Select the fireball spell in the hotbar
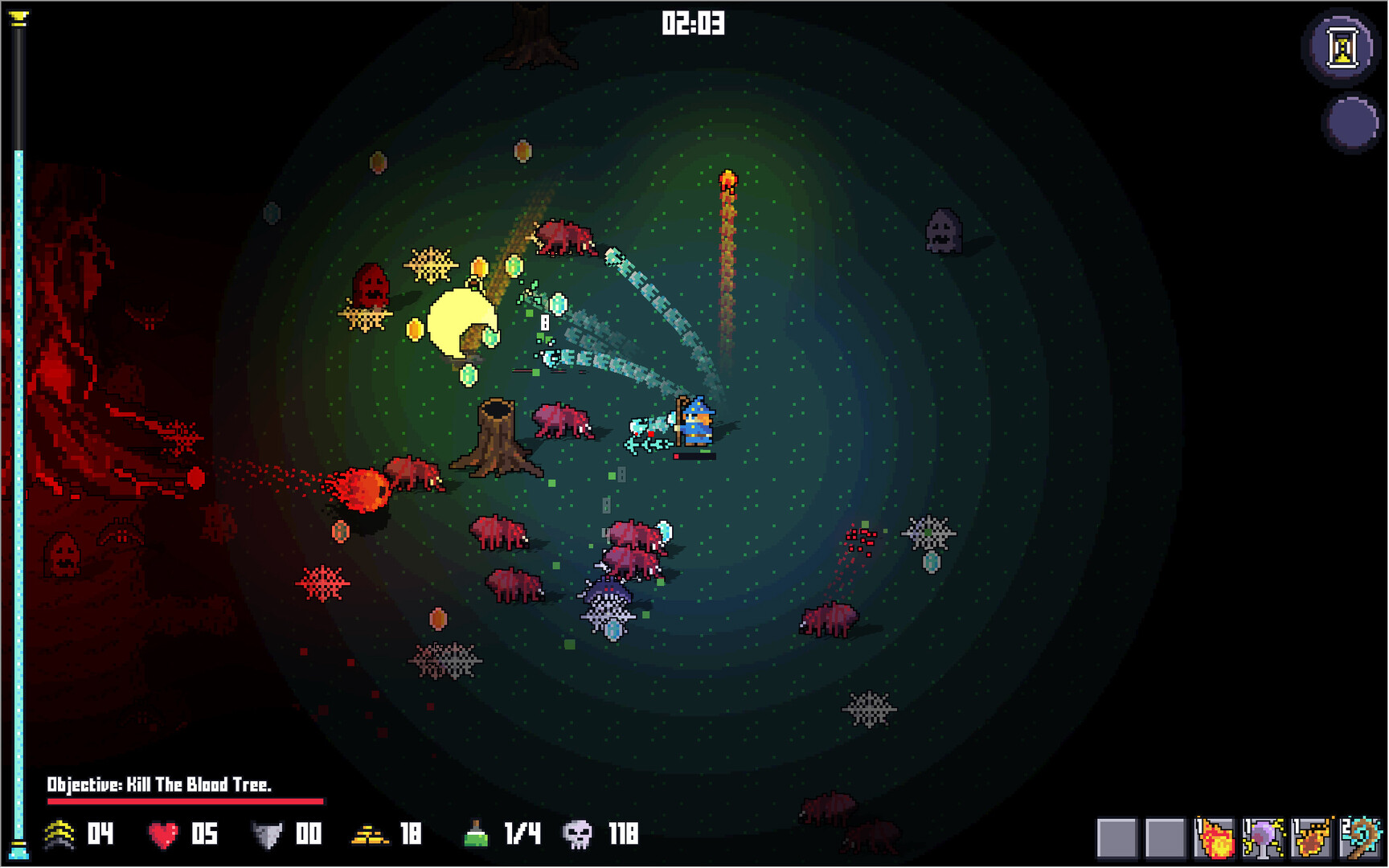Viewport: 1389px width, 868px height. pyautogui.click(x=1215, y=837)
